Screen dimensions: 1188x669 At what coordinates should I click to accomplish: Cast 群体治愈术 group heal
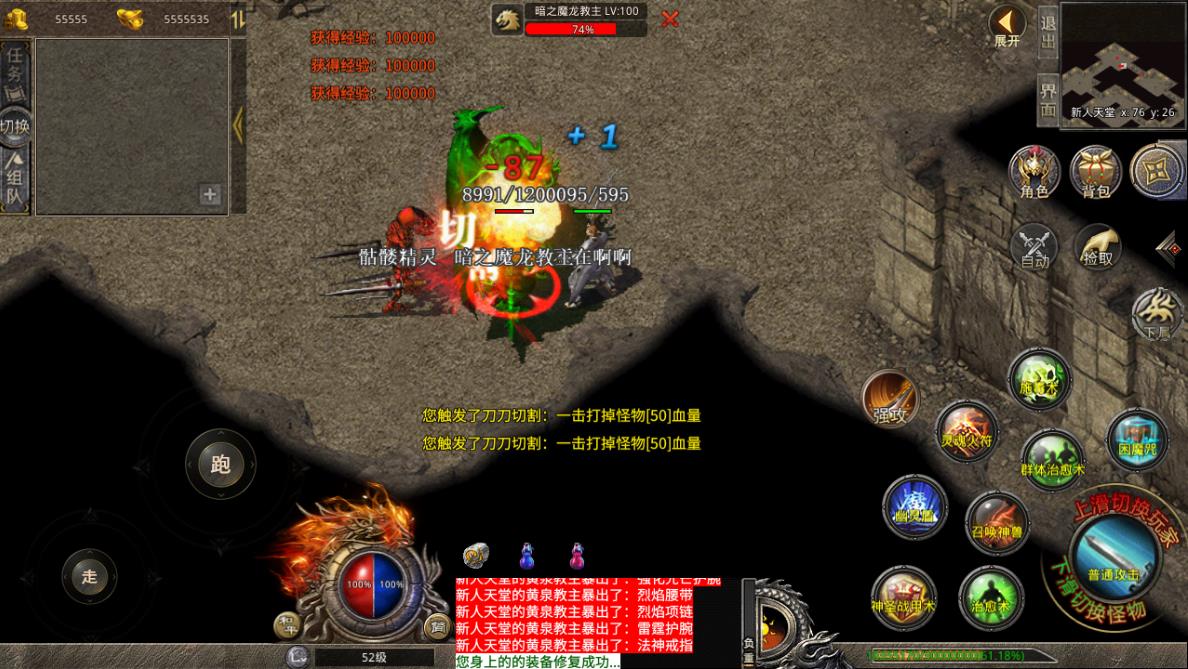[x=1052, y=458]
